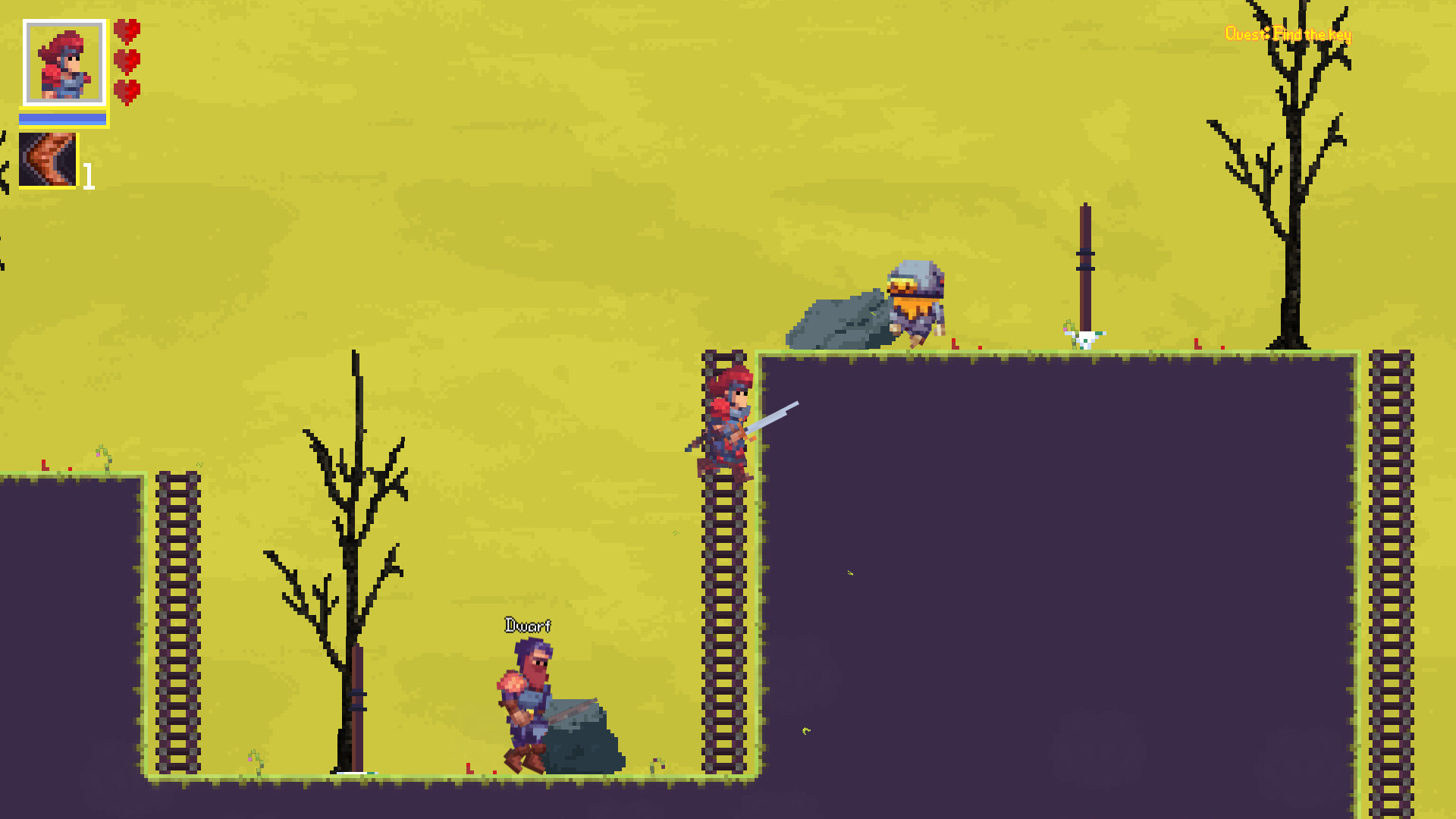This screenshot has width=1456, height=819.
Task: Select the boomerang item in the inventory slot
Action: 47,161
